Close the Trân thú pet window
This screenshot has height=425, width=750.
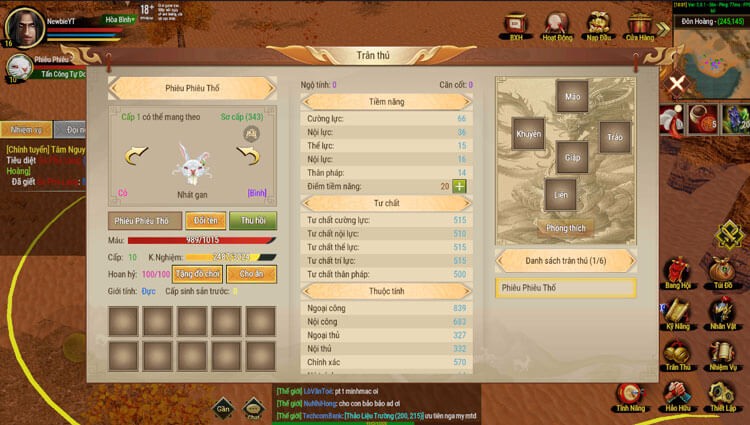[x=677, y=83]
